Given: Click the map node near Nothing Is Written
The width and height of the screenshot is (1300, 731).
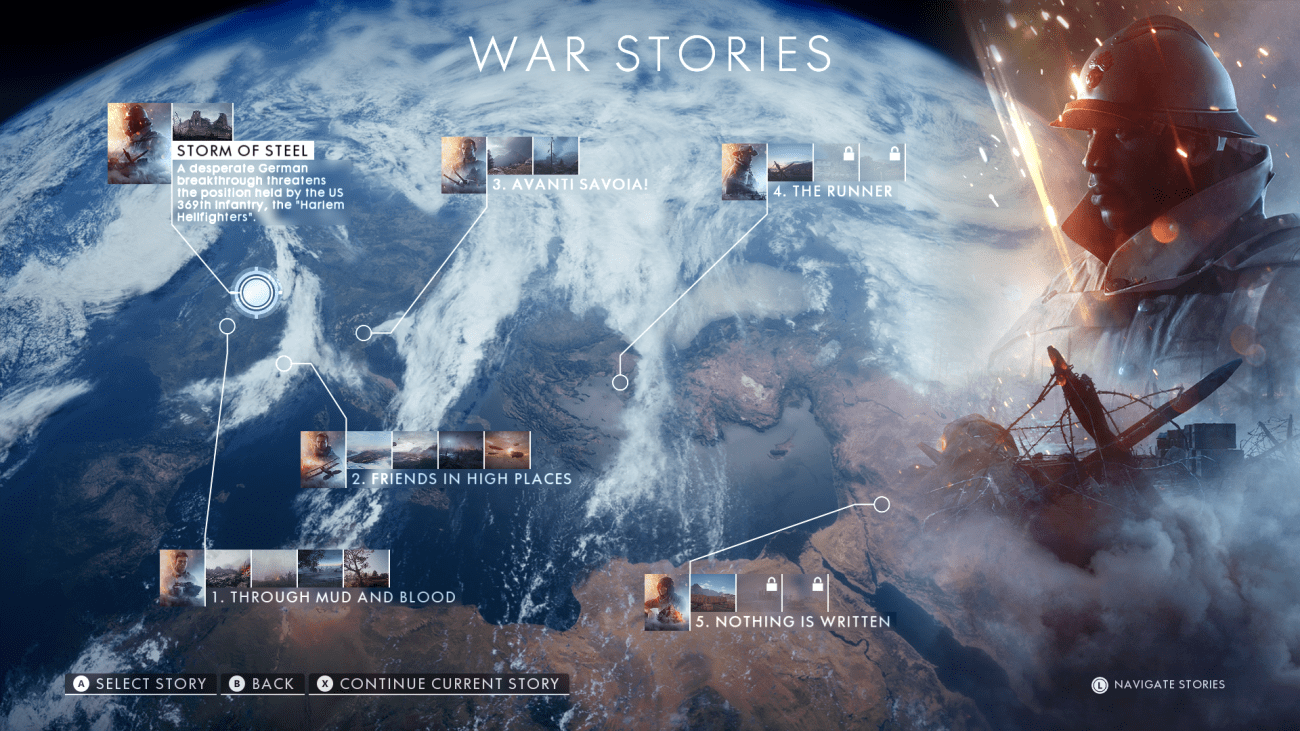Looking at the screenshot, I should 882,504.
